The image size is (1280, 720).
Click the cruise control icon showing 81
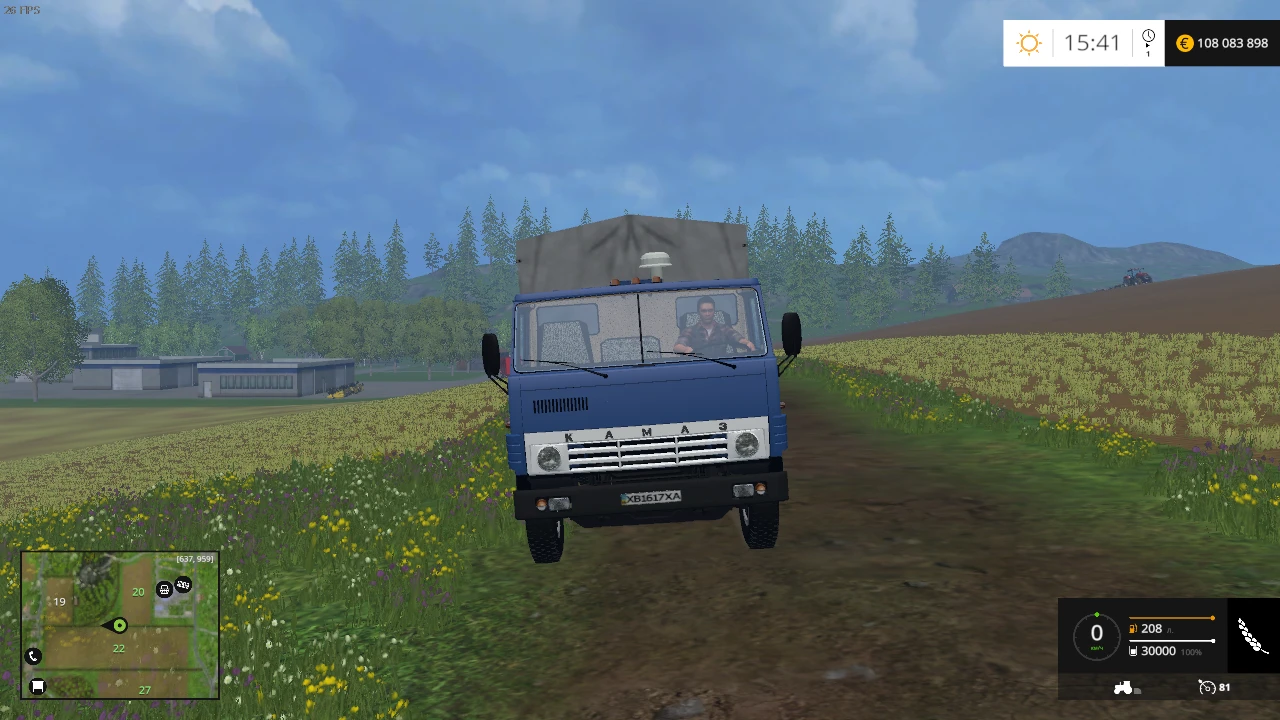[1207, 687]
